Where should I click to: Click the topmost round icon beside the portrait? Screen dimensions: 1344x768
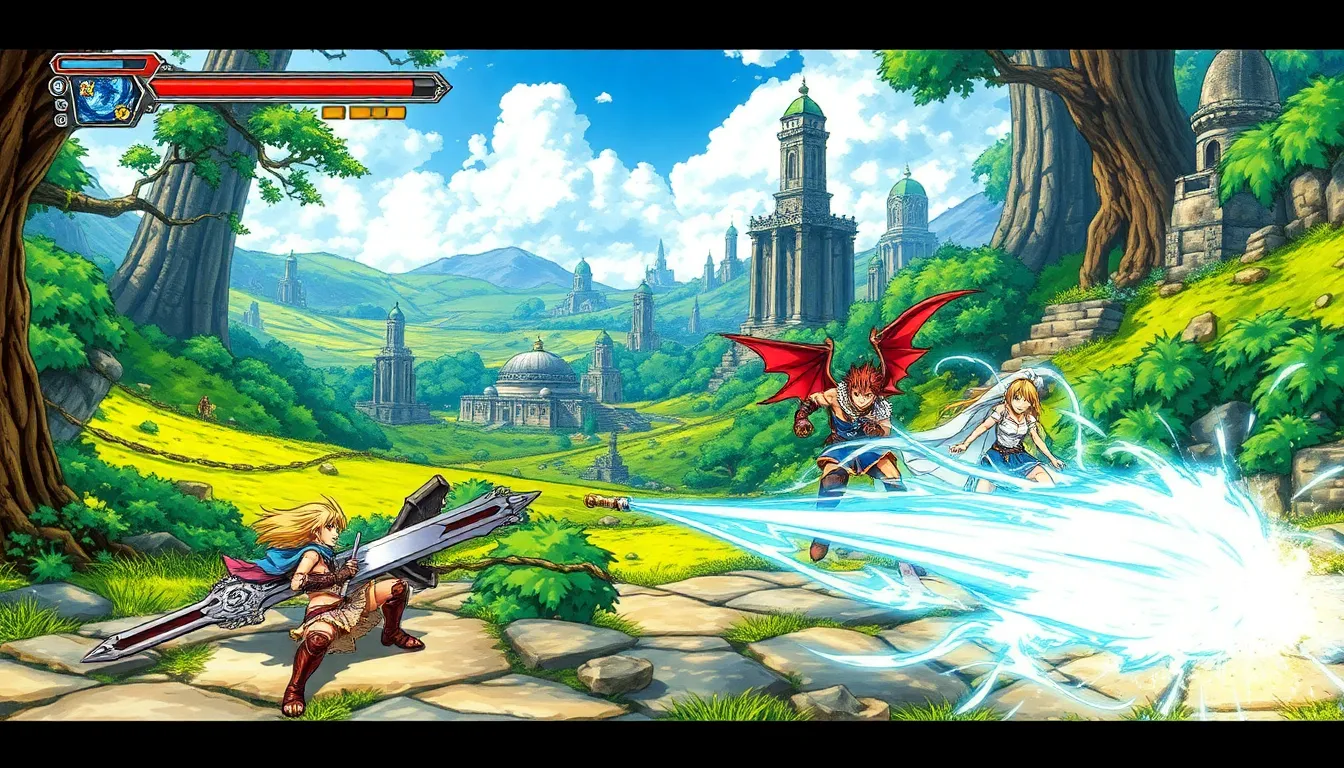tap(59, 86)
